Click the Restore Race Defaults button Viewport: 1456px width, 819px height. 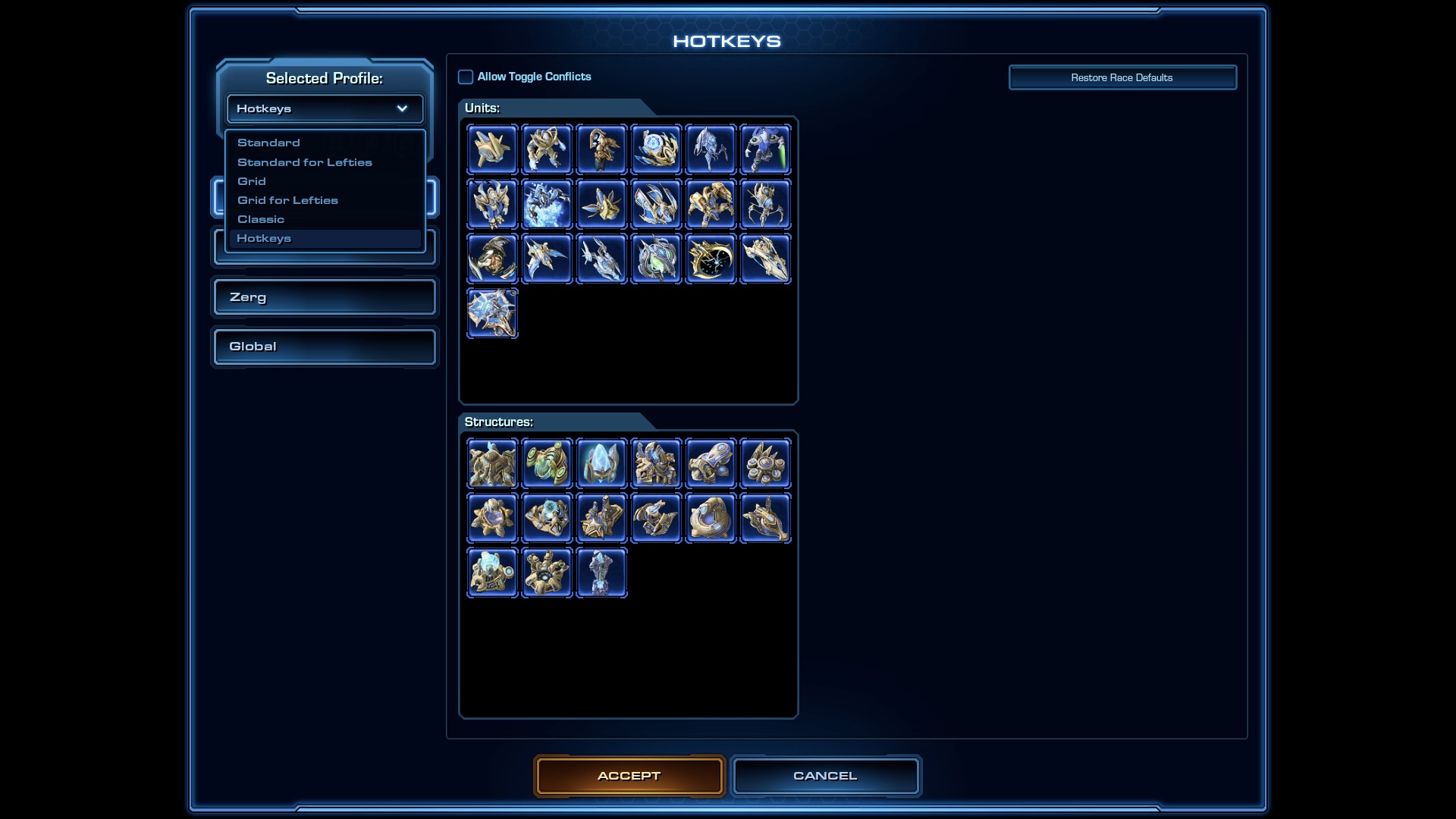click(1122, 77)
